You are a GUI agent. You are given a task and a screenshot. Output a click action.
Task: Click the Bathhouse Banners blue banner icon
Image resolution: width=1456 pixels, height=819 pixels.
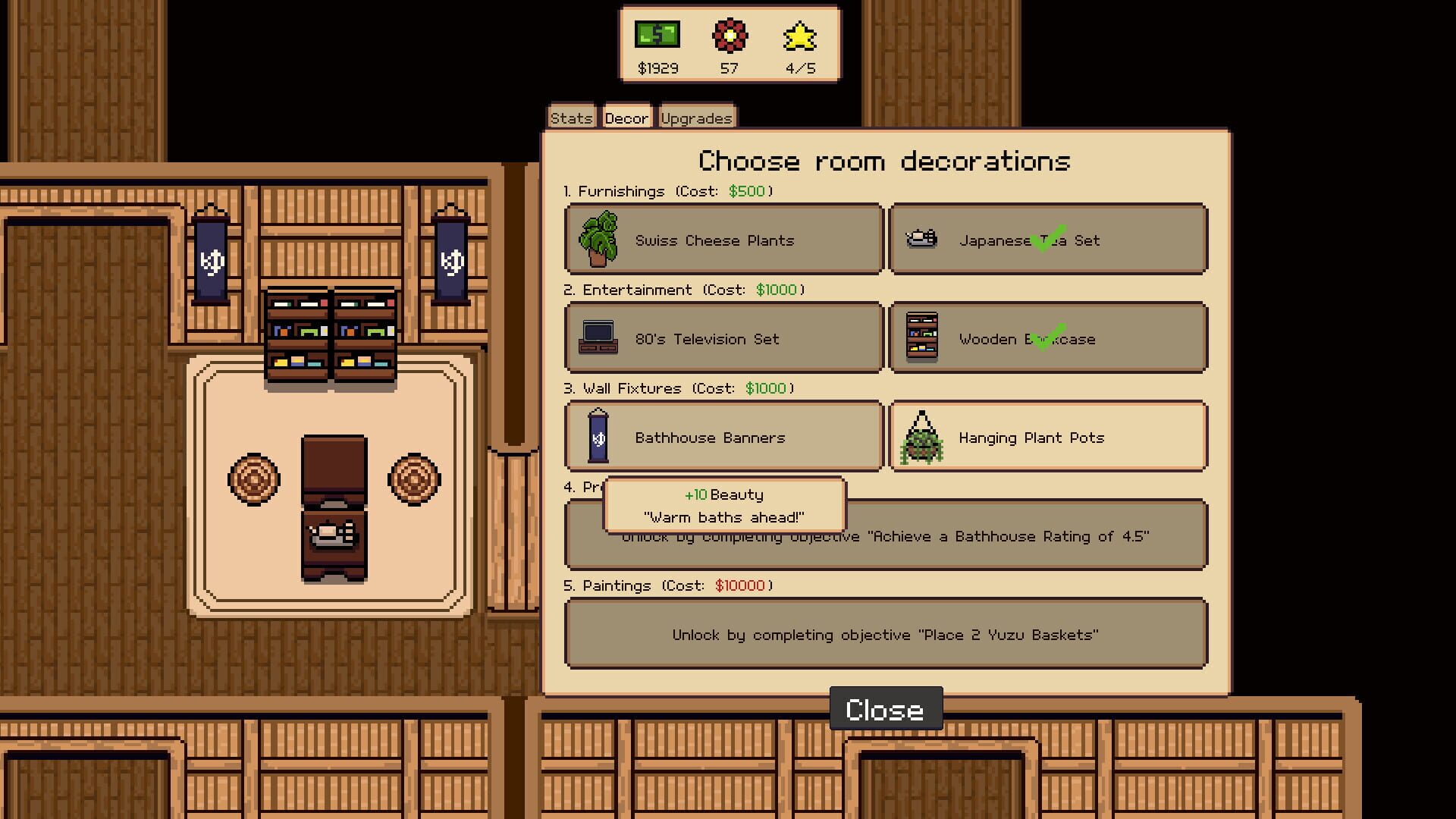[598, 437]
